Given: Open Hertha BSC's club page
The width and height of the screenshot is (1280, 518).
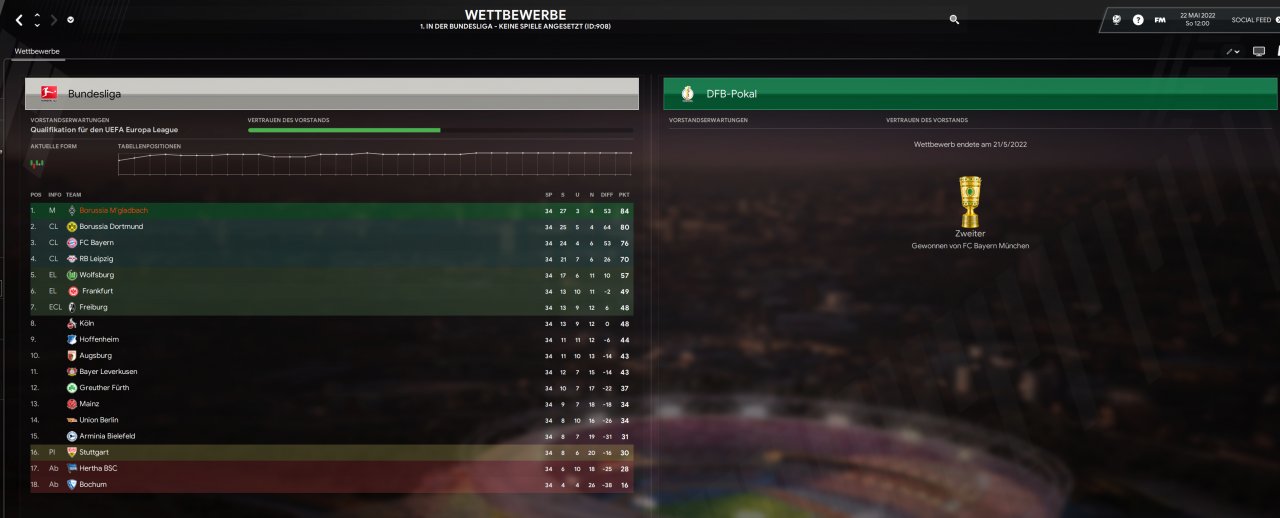Looking at the screenshot, I should pos(98,468).
